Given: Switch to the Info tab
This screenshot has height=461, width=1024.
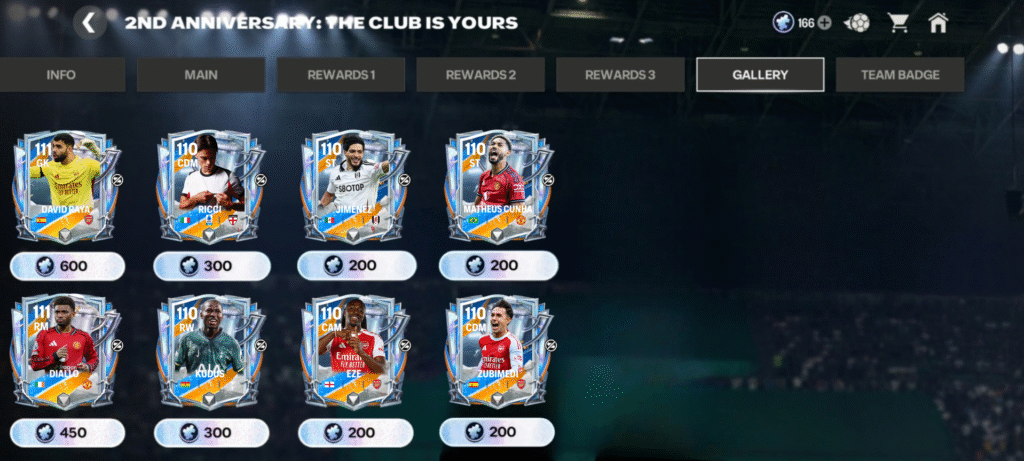Looking at the screenshot, I should tap(62, 75).
